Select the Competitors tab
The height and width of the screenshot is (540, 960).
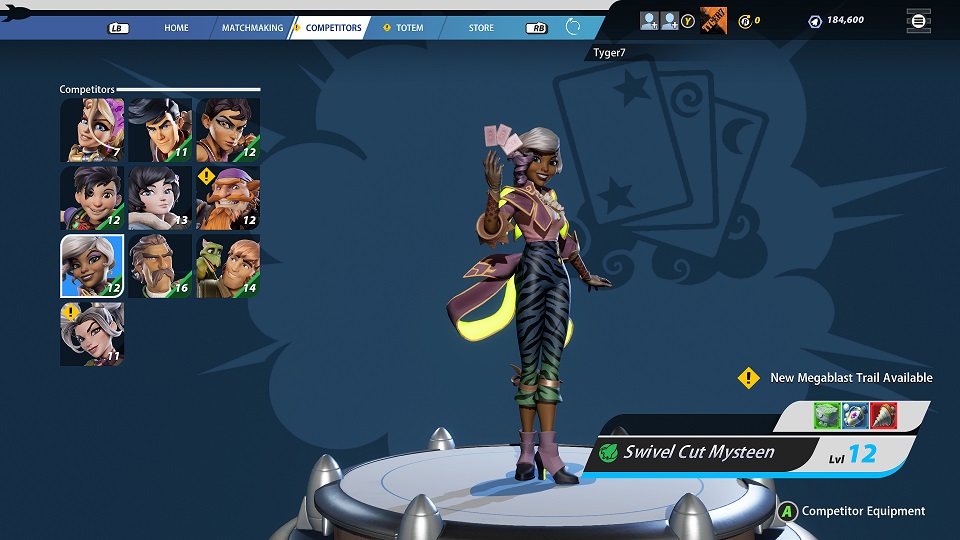click(333, 28)
